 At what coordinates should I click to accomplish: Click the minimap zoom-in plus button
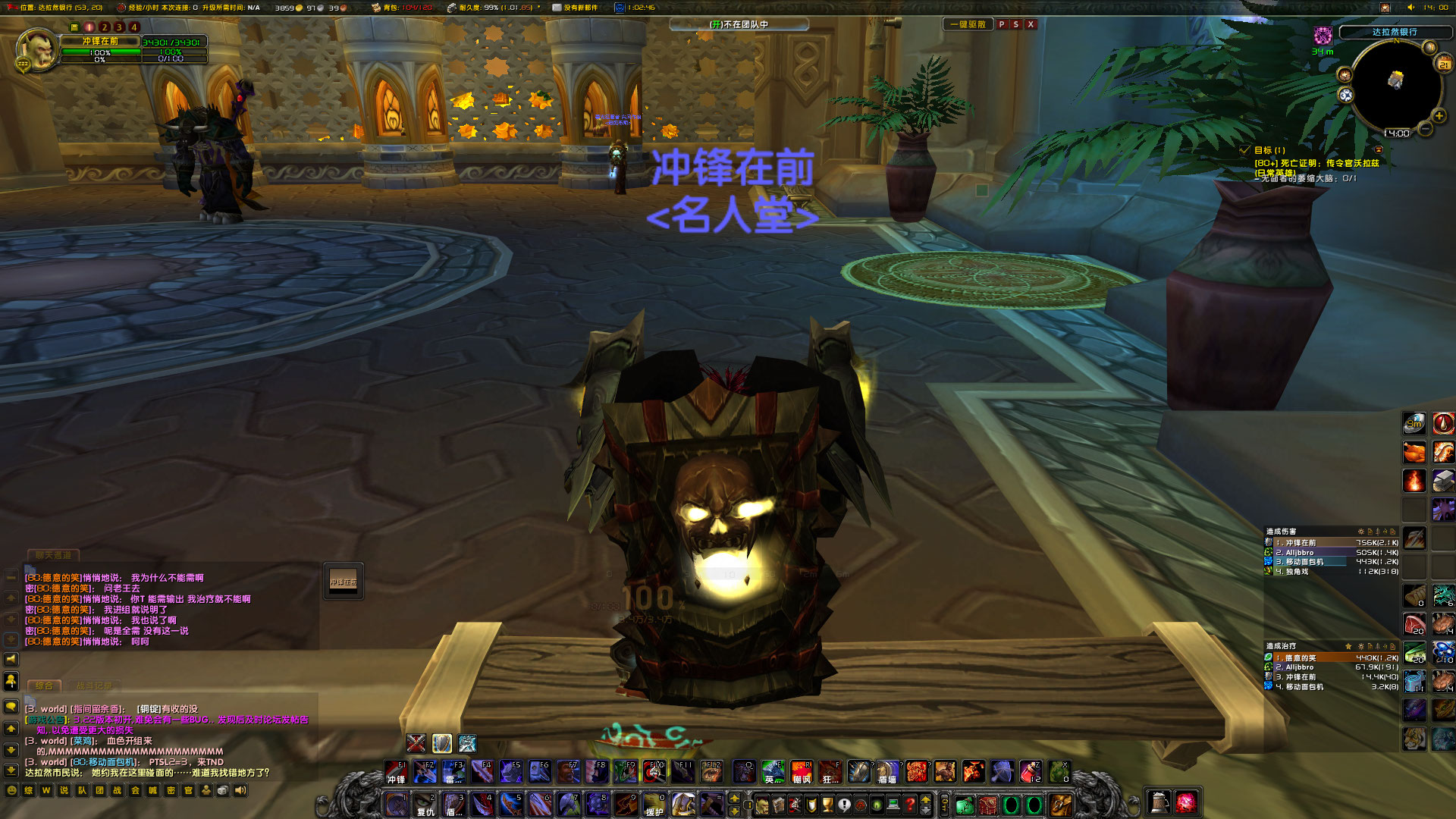coord(1439,115)
